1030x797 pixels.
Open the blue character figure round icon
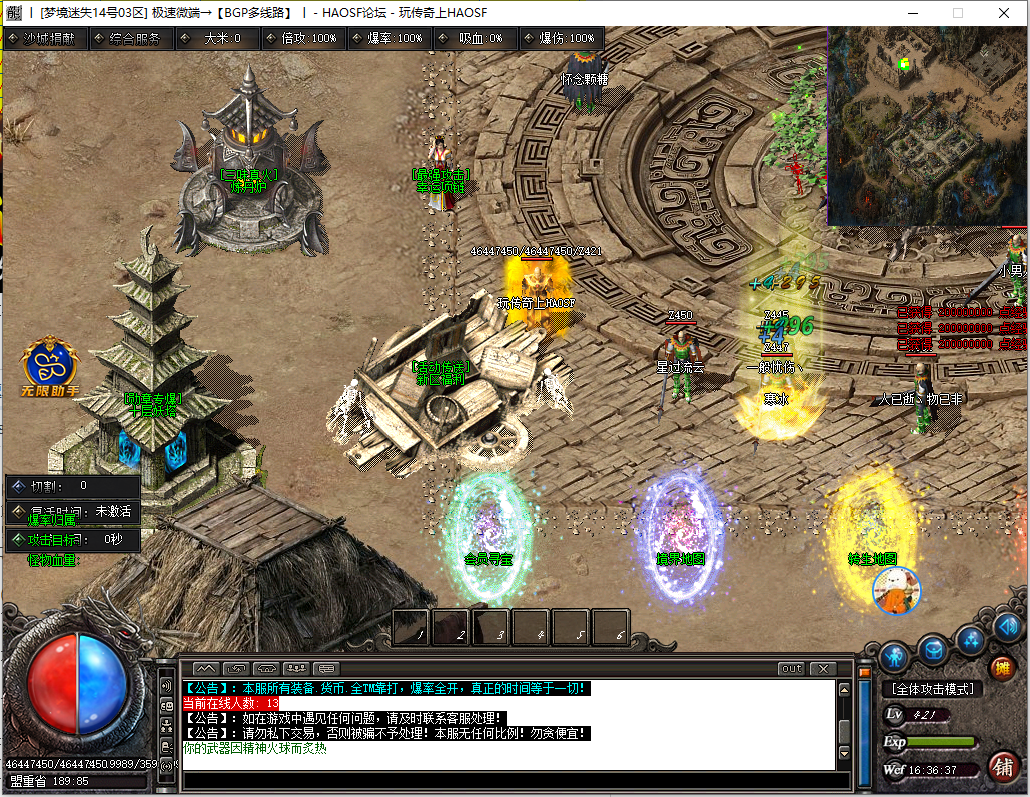point(895,656)
